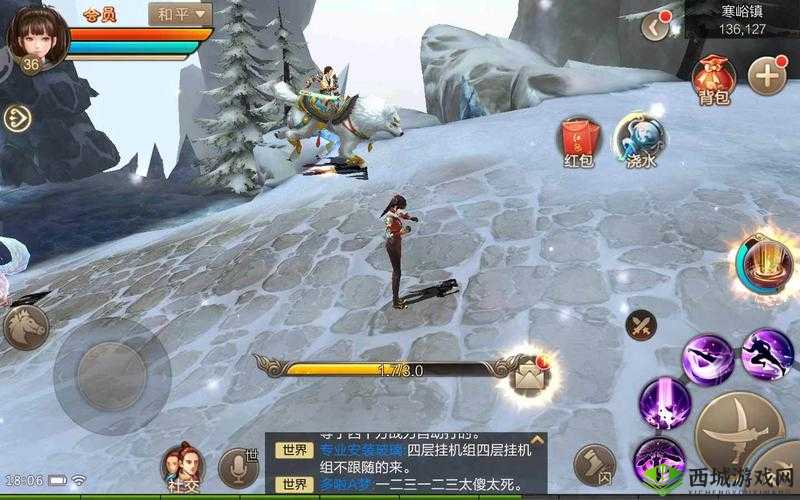This screenshot has width=800, height=500.
Task: Tap the horse mount icon
Action: (26, 327)
